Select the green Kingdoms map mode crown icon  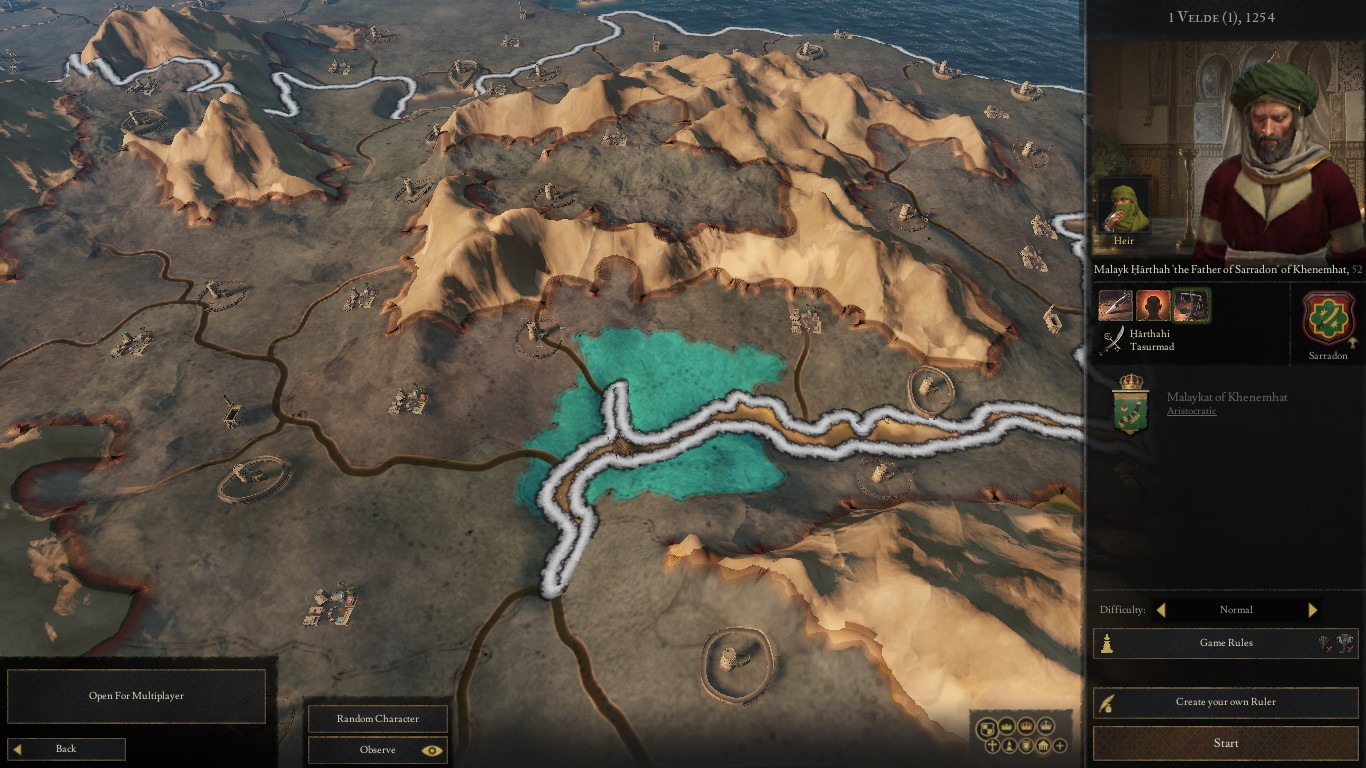pos(1007,727)
